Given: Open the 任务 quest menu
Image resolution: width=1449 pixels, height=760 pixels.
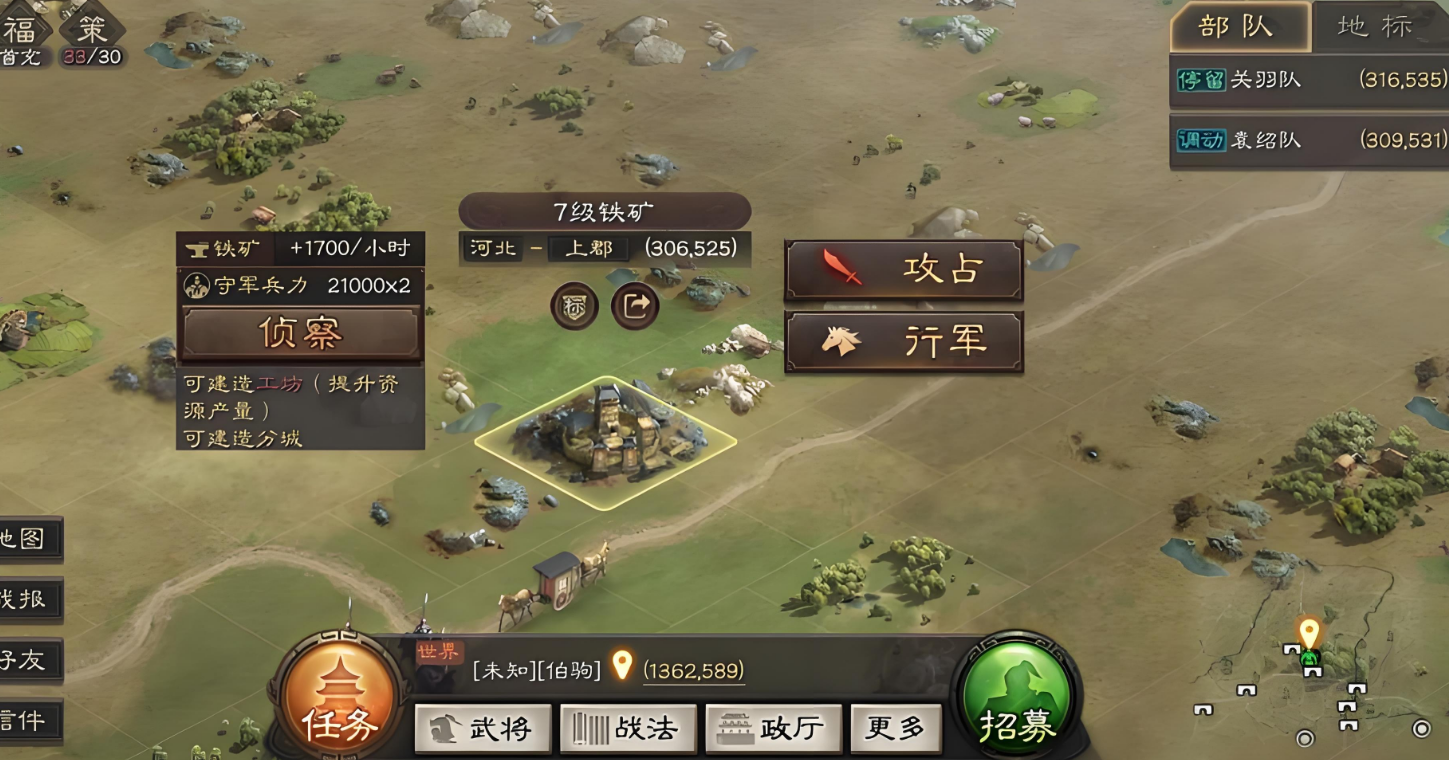Looking at the screenshot, I should click(339, 700).
